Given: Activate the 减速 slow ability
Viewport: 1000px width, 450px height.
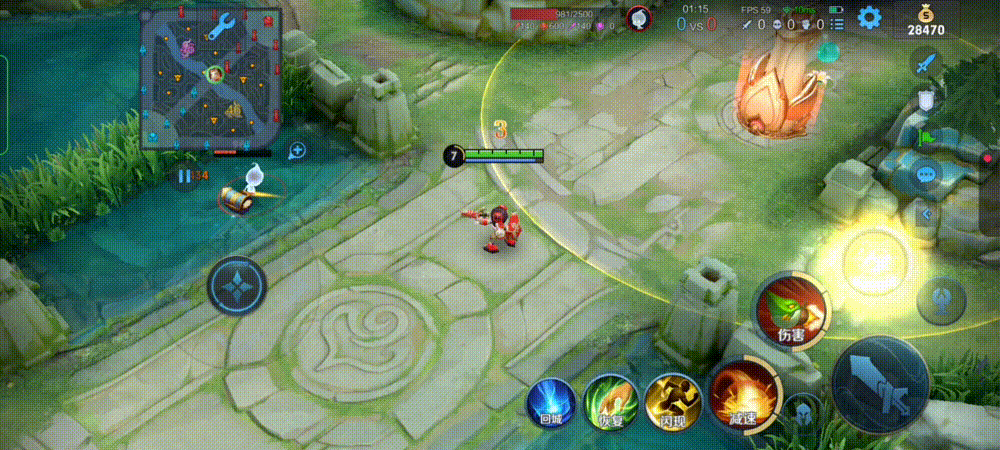Looking at the screenshot, I should click(x=743, y=396).
